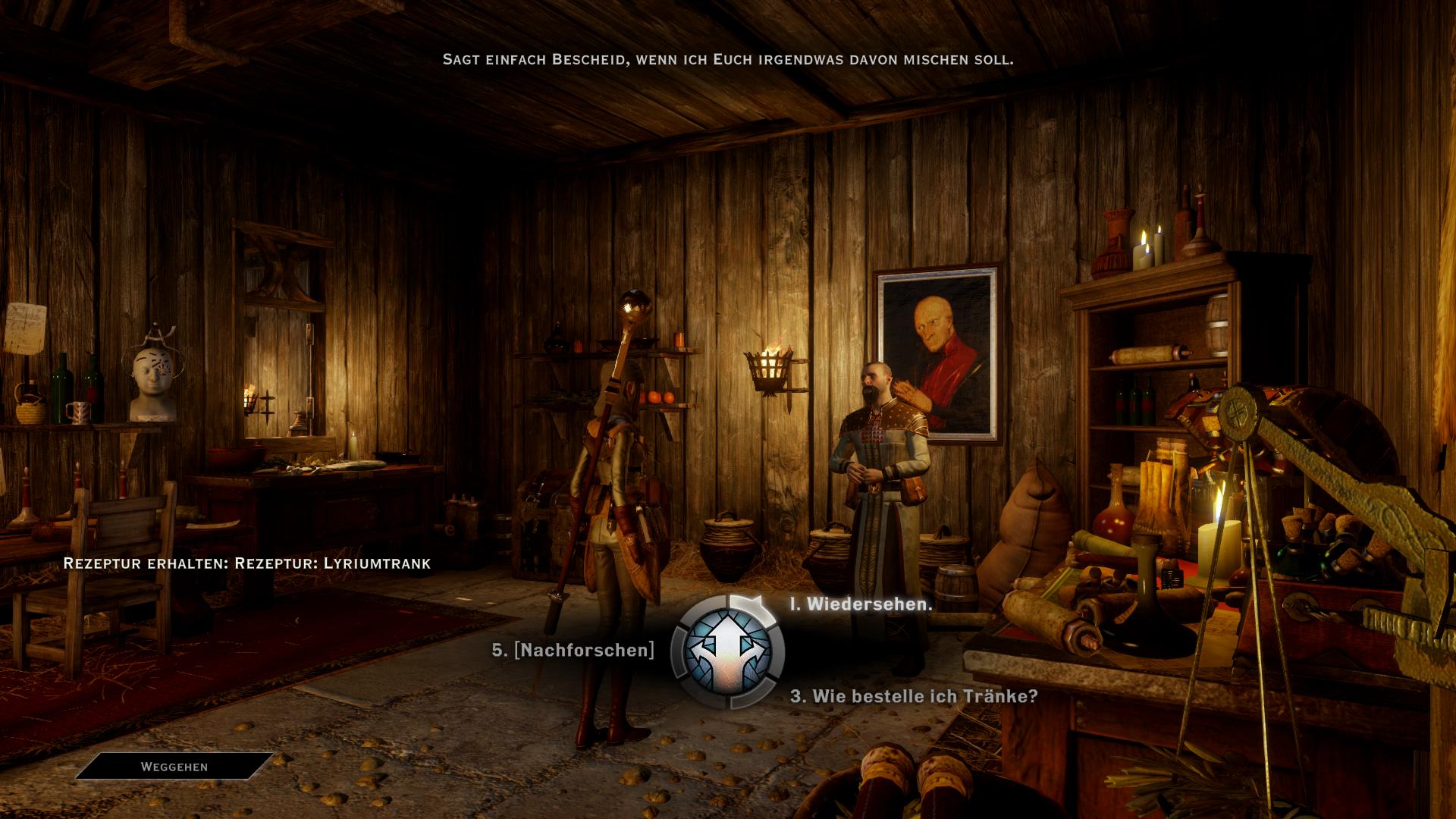Viewport: 1456px width, 819px height.
Task: Choose the "Wiedersehen." dialogue reply
Action: point(861,604)
